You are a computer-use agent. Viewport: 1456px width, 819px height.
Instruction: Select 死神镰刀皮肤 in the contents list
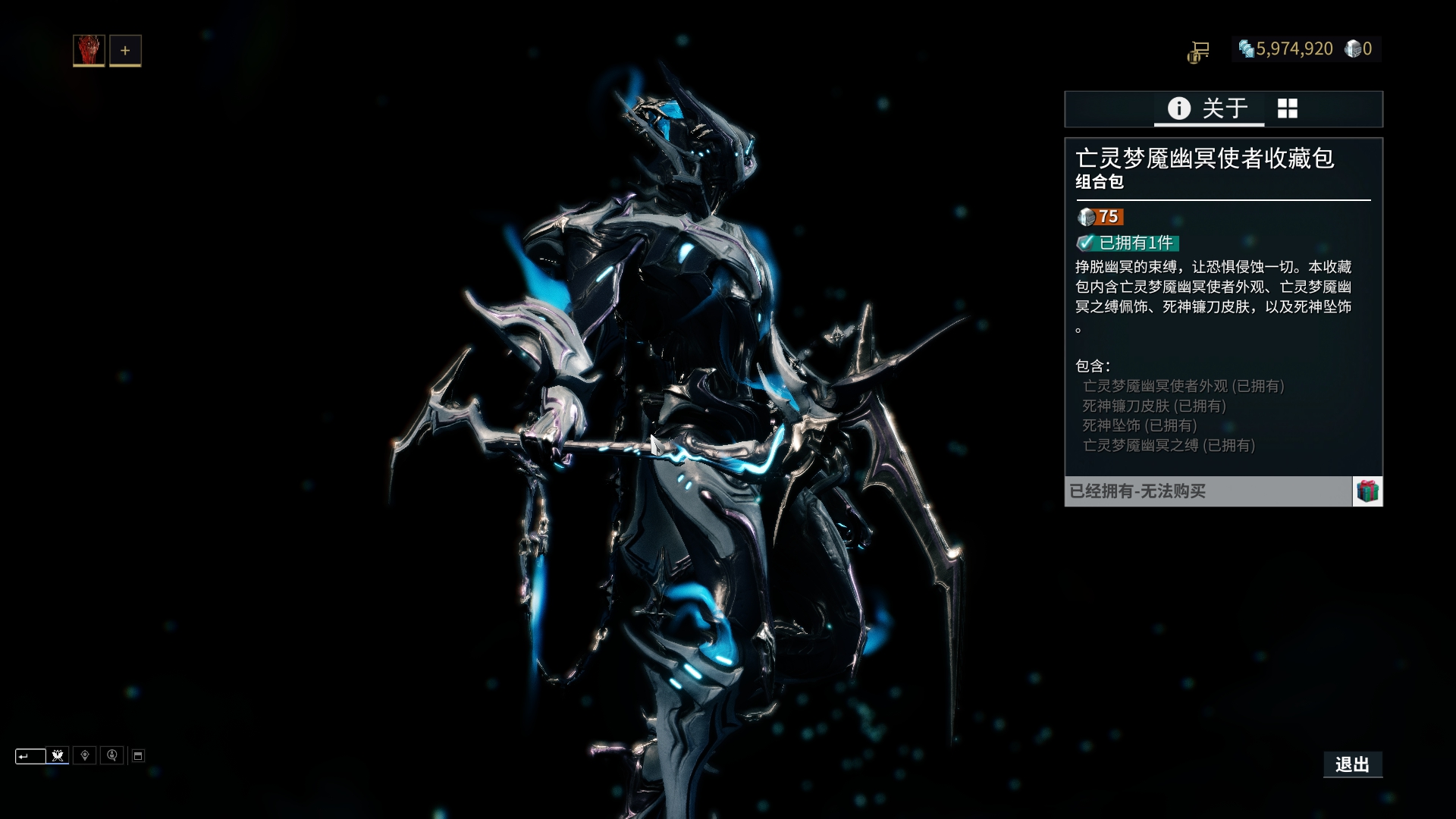point(1153,406)
